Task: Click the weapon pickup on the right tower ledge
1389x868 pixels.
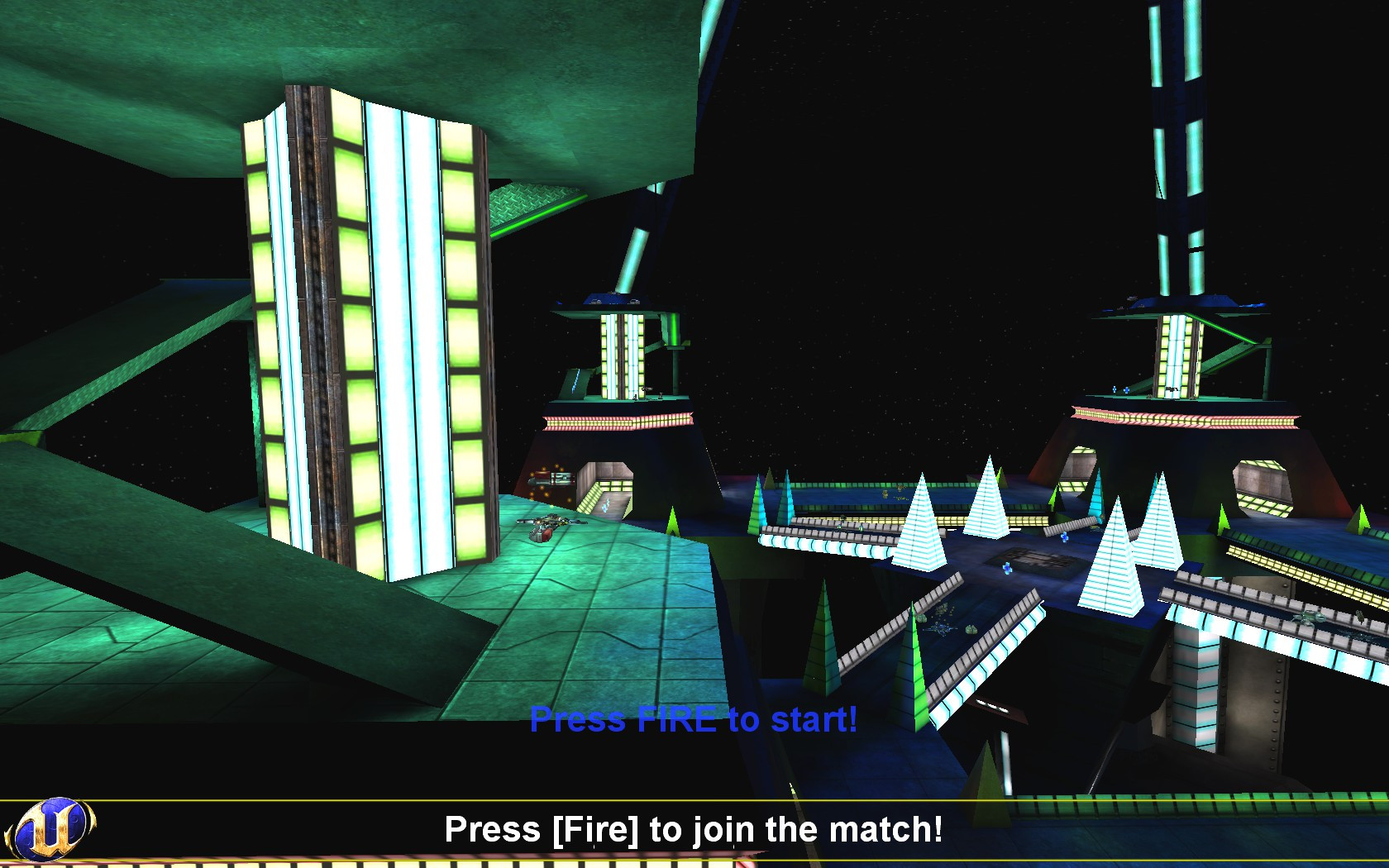Action: (x=1172, y=389)
